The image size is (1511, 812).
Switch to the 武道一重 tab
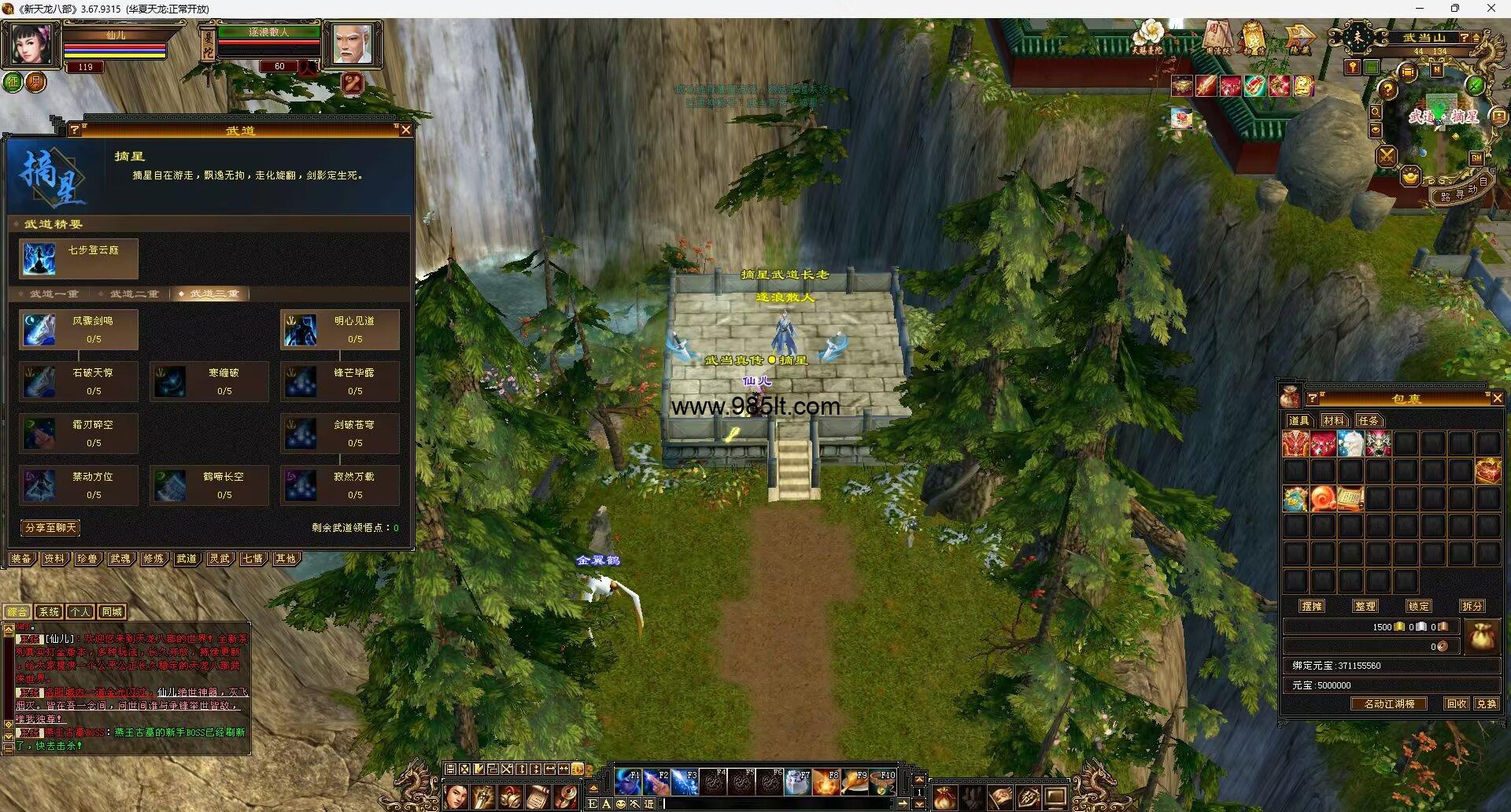pyautogui.click(x=54, y=293)
